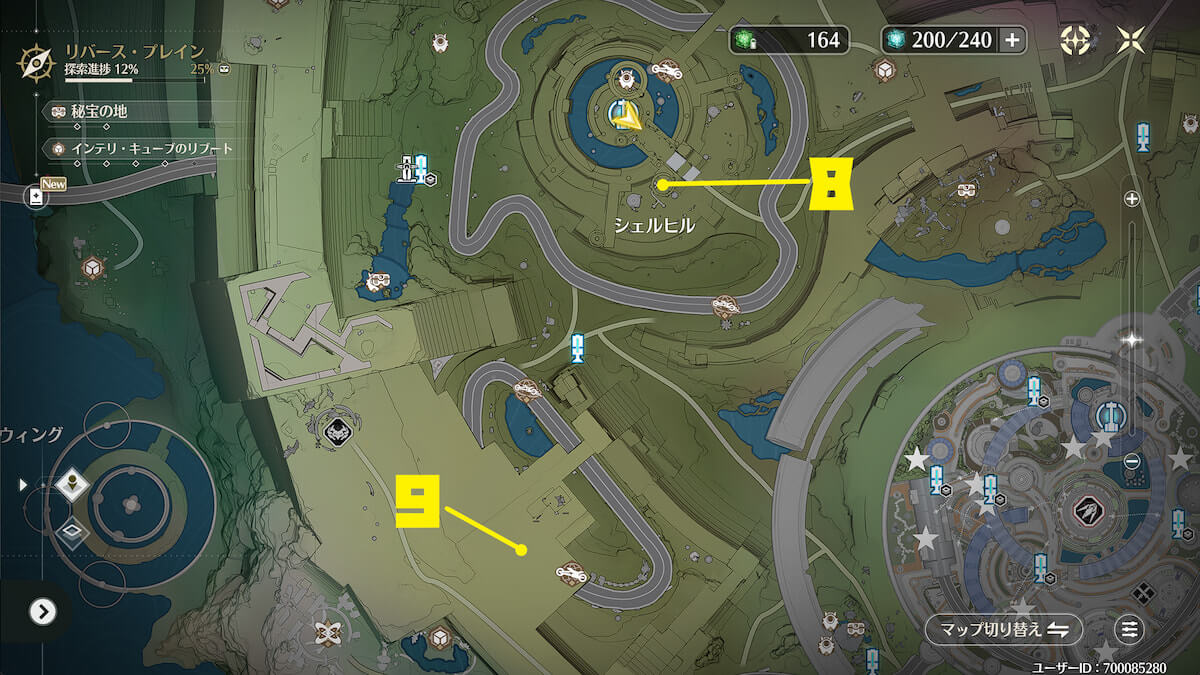Select the upper diamond layer selector
The width and height of the screenshot is (1200, 675).
[73, 485]
